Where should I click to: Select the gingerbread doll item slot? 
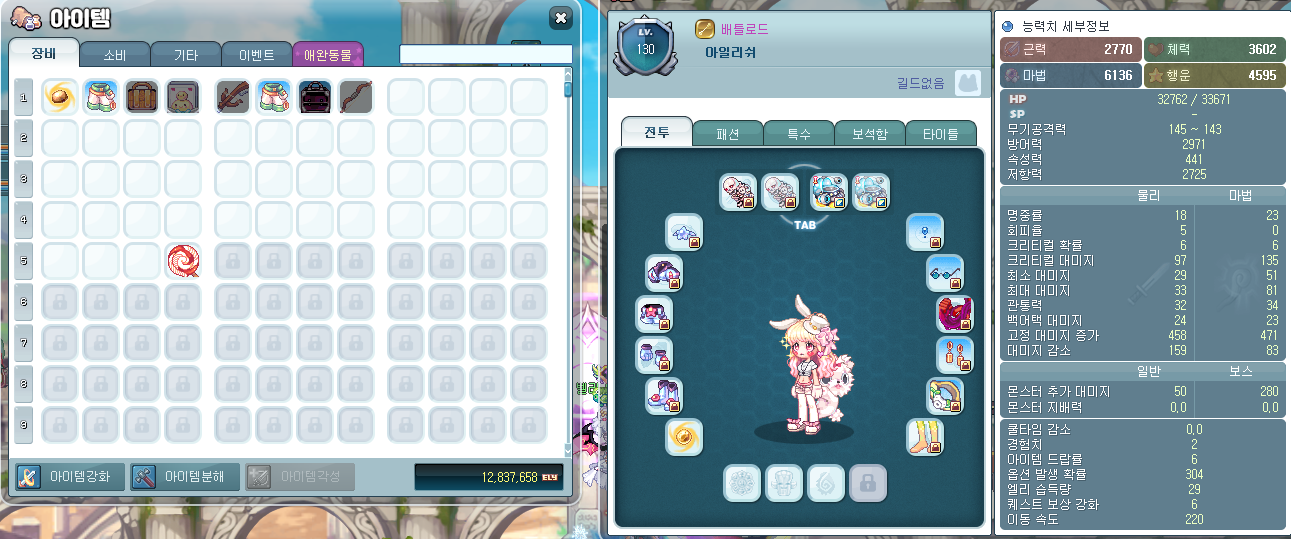click(183, 97)
